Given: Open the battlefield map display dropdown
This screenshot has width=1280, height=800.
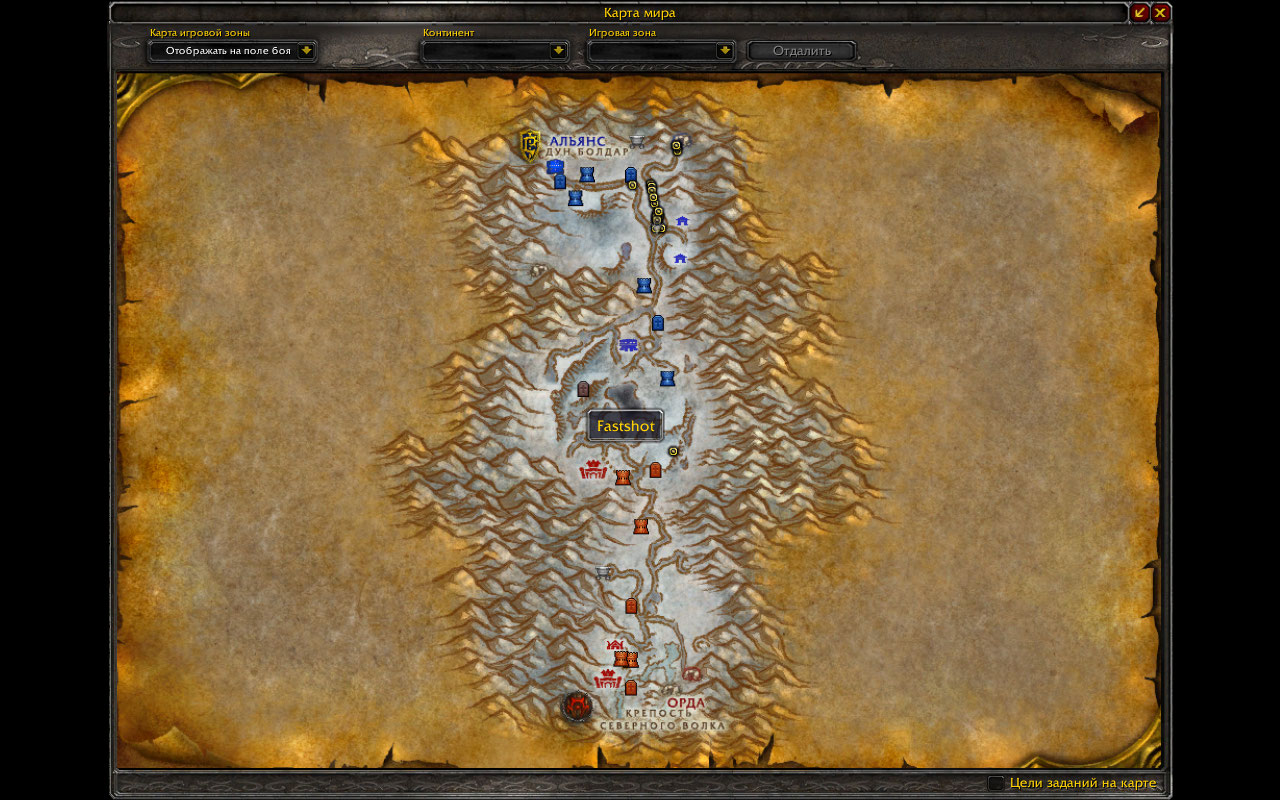Looking at the screenshot, I should click(306, 50).
